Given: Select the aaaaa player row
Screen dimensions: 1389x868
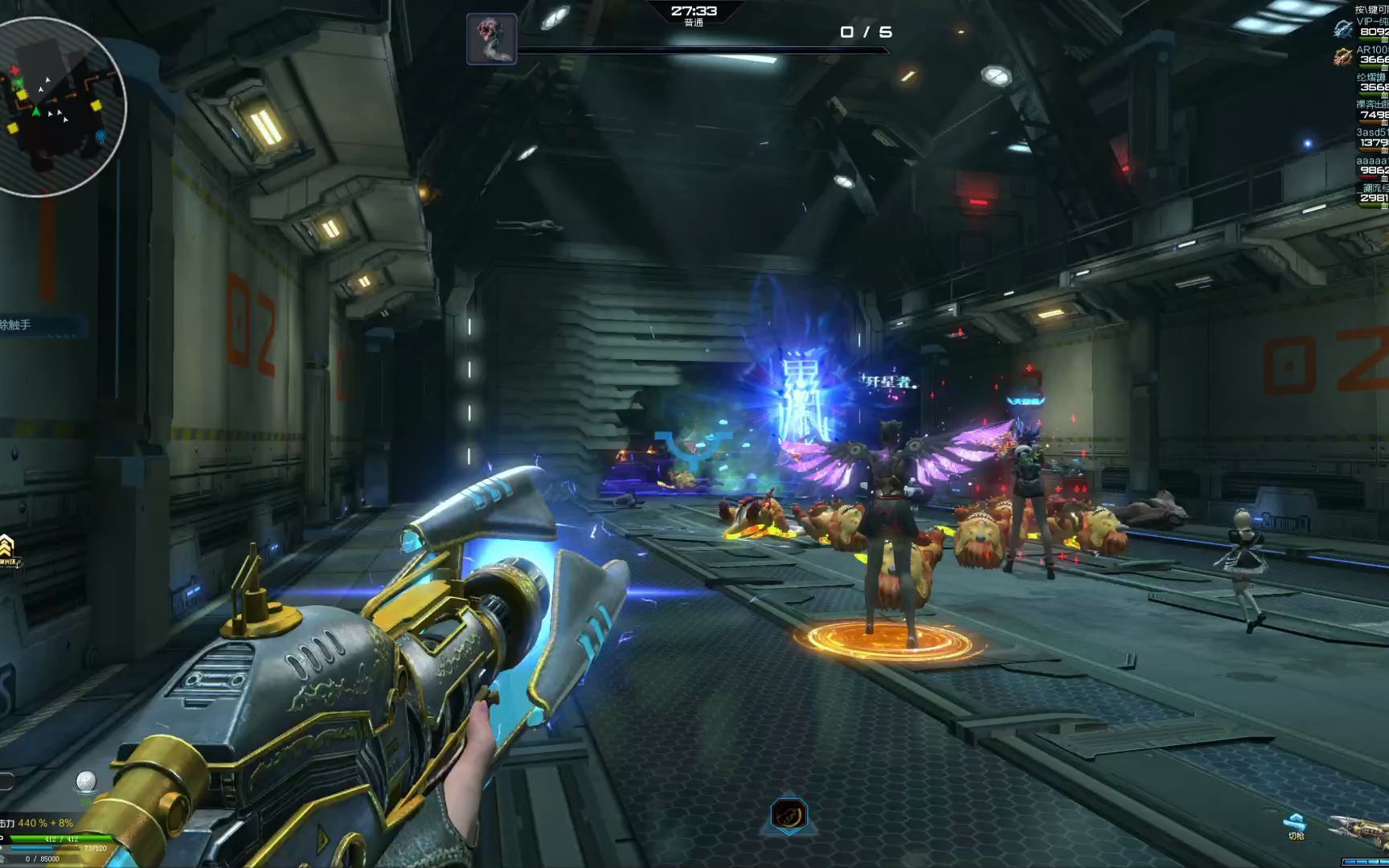Looking at the screenshot, I should pos(1371,166).
